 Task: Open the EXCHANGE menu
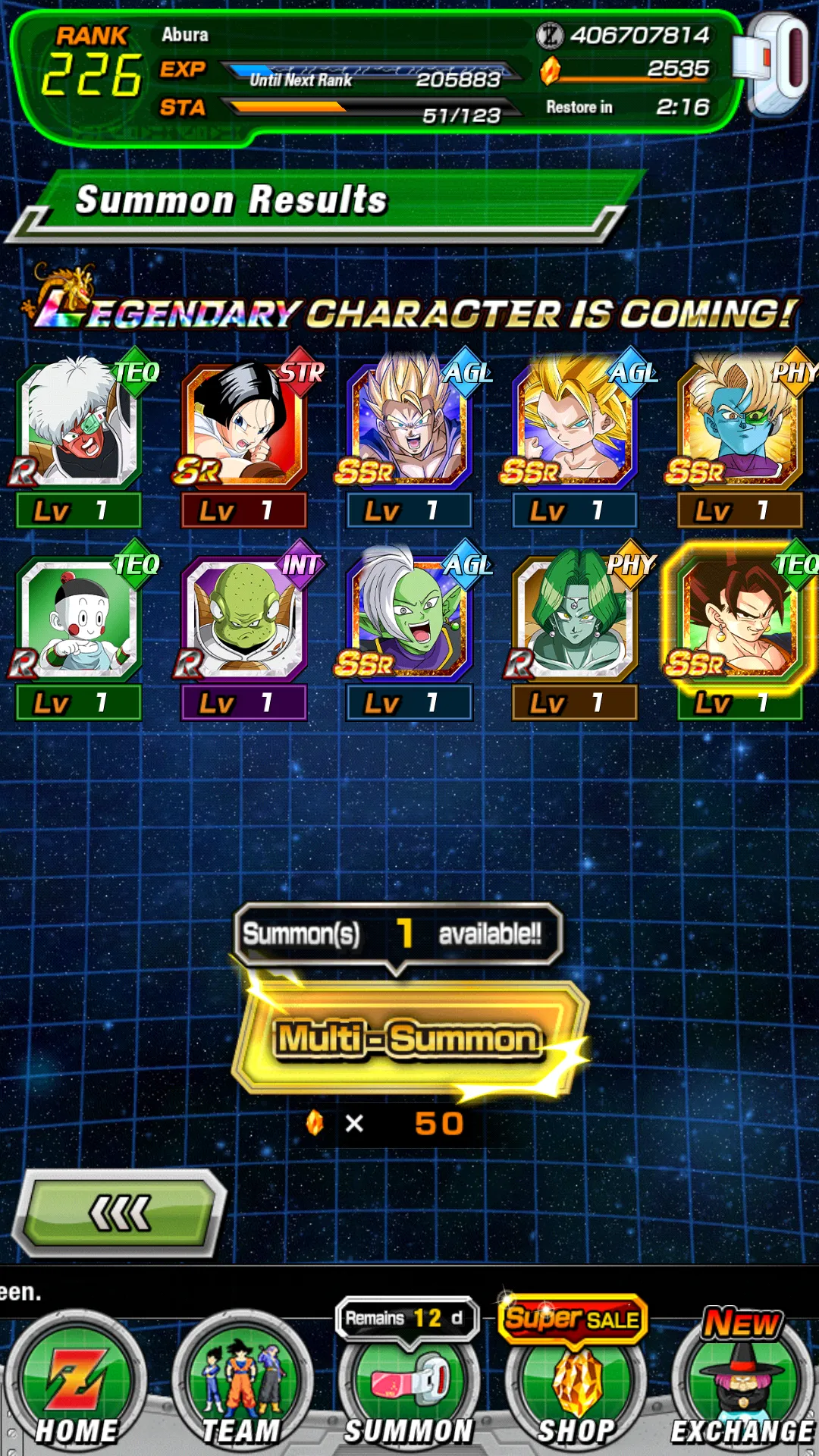(742, 1388)
